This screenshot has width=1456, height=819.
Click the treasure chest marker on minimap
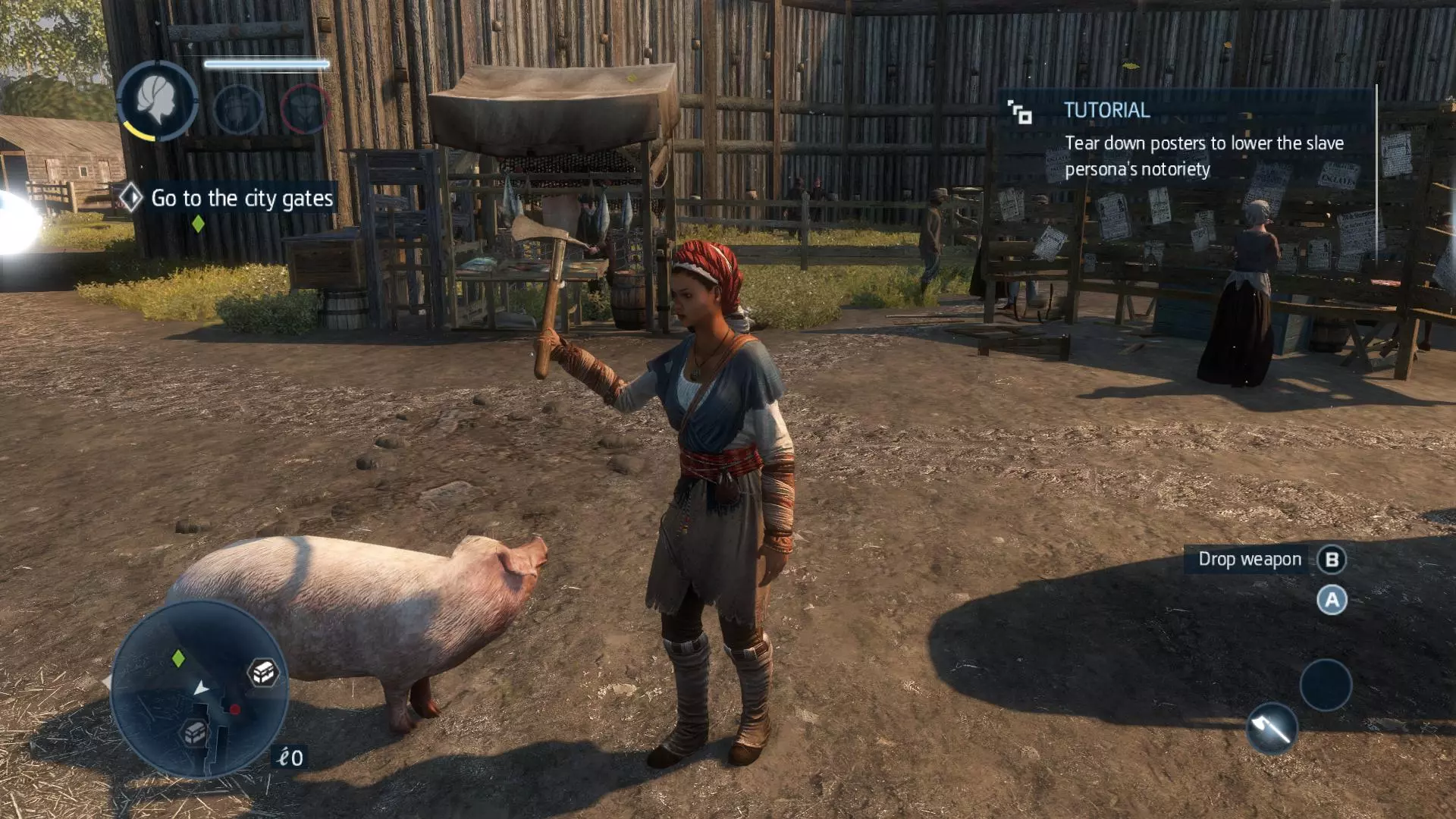pyautogui.click(x=263, y=672)
